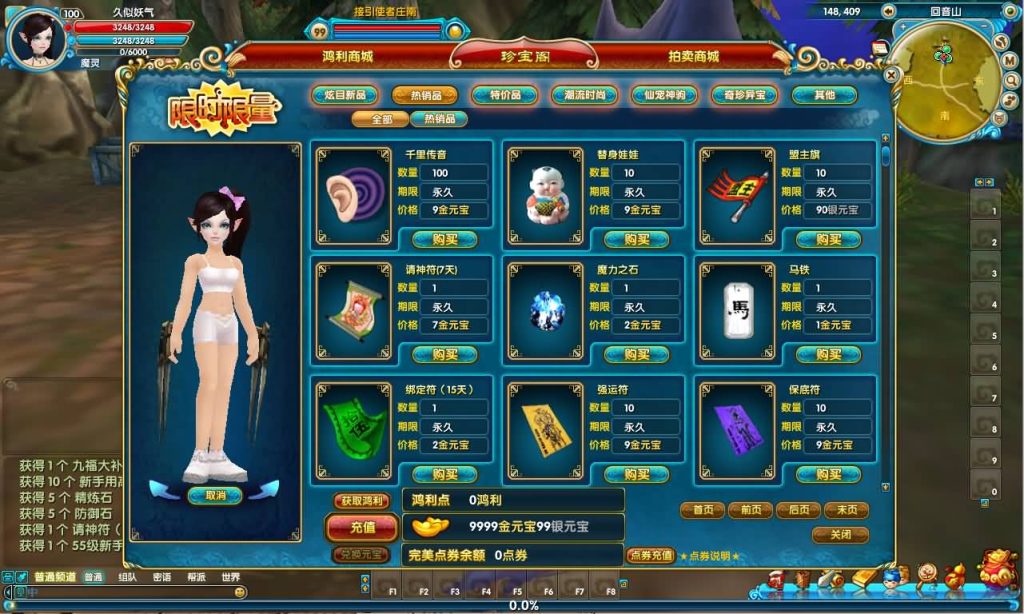Screen dimensions: 1024x614
Task: Click the 获取鸿利 button
Action: 362,500
